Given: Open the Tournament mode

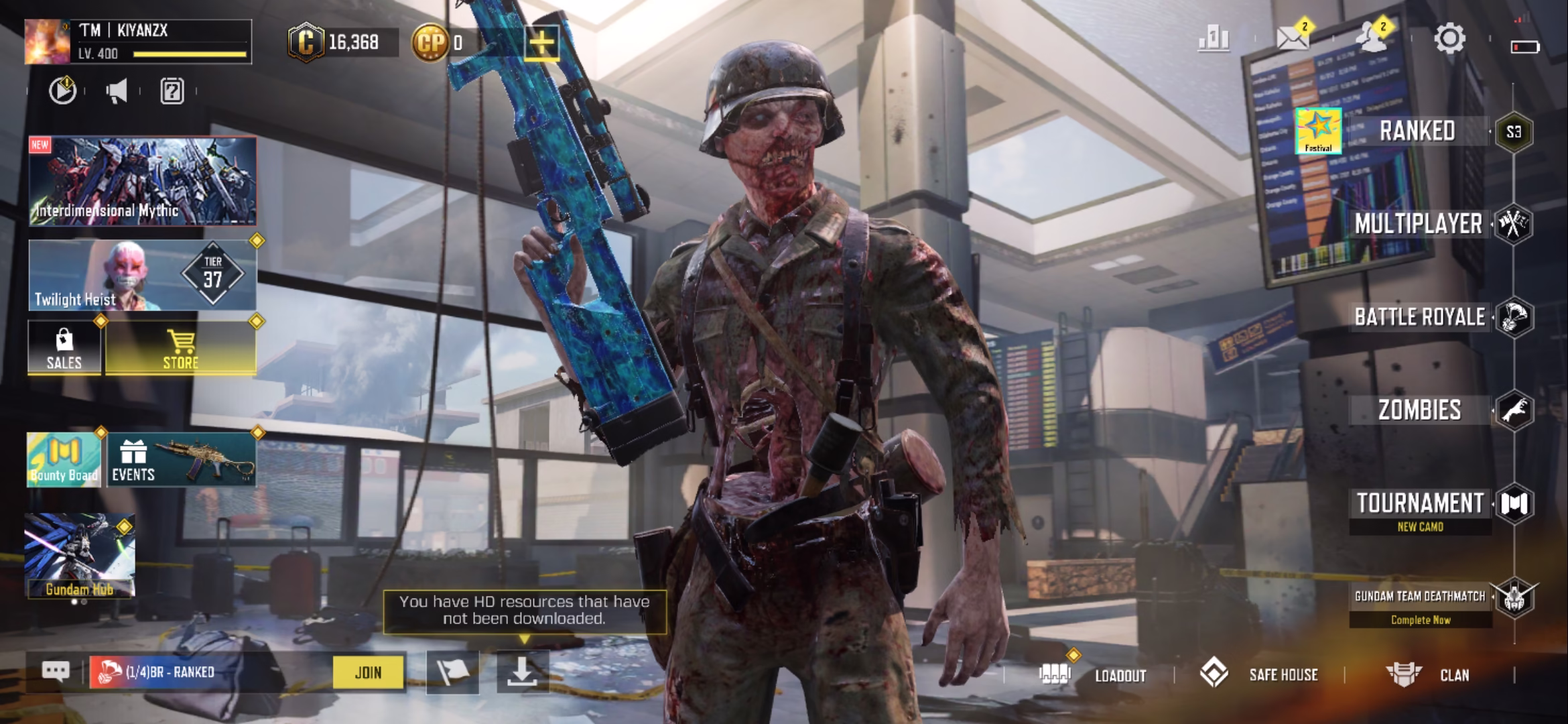Looking at the screenshot, I should [x=1420, y=504].
